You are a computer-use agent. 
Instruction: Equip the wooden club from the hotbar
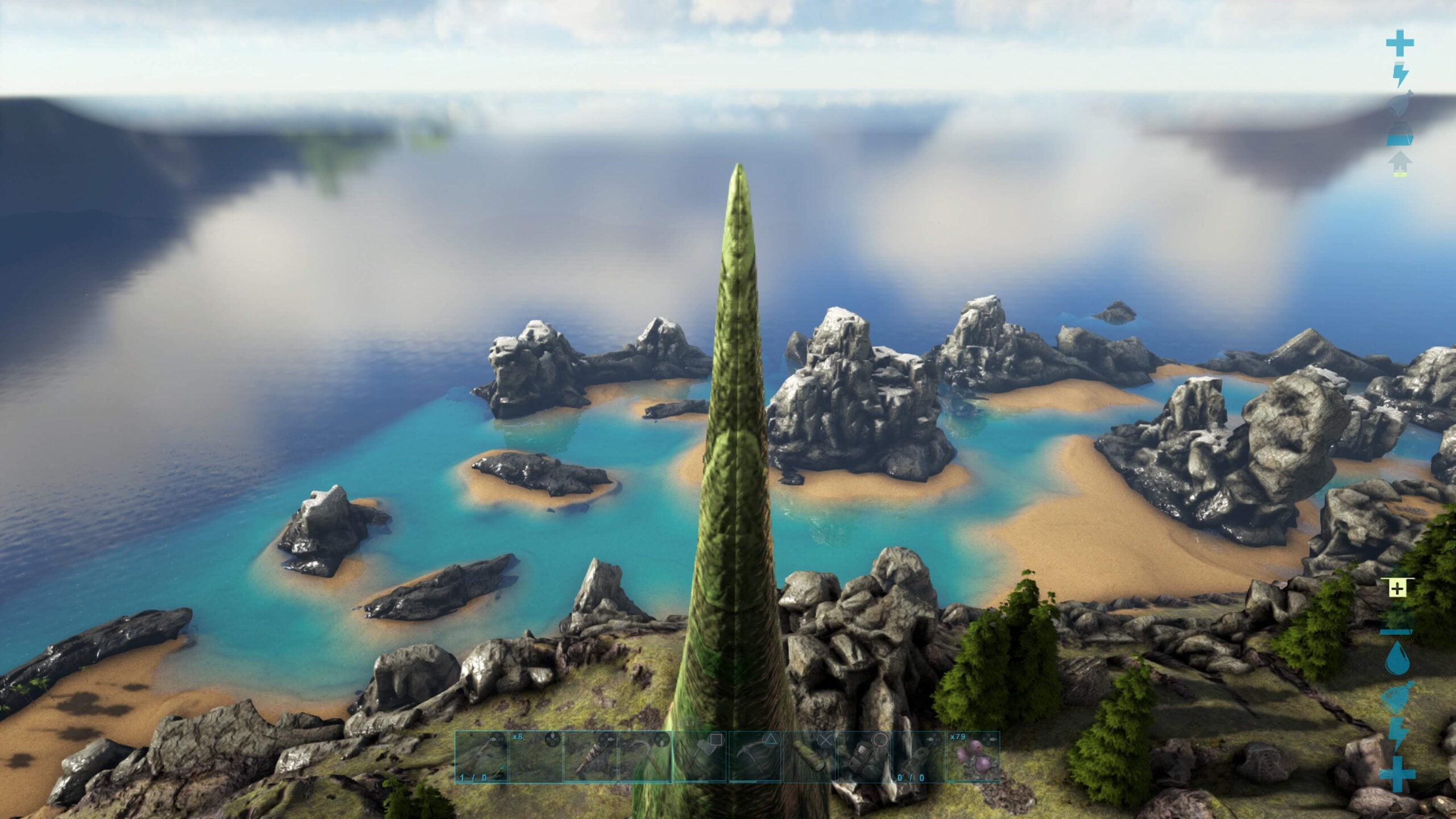point(590,757)
